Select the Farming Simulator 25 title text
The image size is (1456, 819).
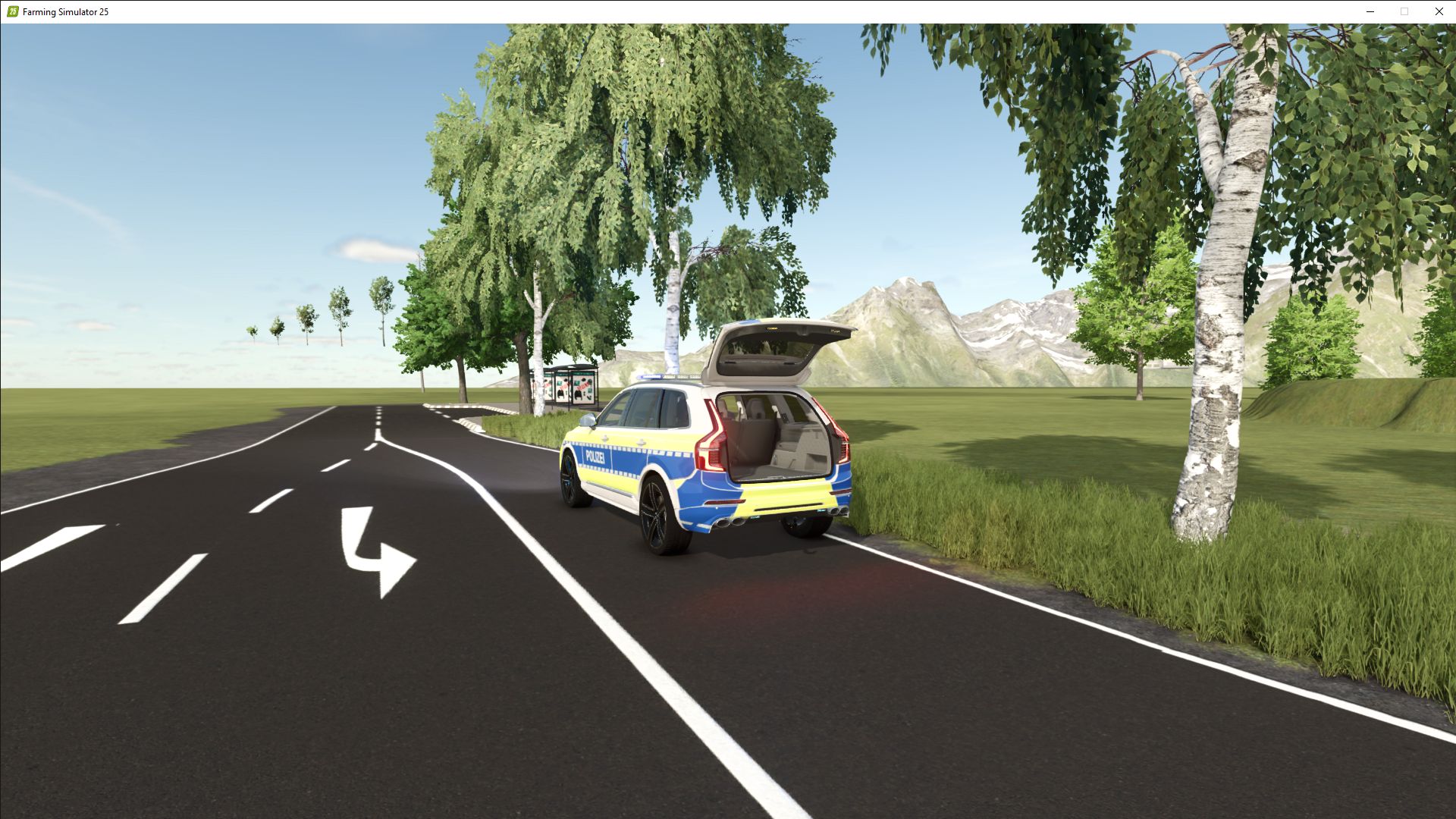(x=64, y=11)
